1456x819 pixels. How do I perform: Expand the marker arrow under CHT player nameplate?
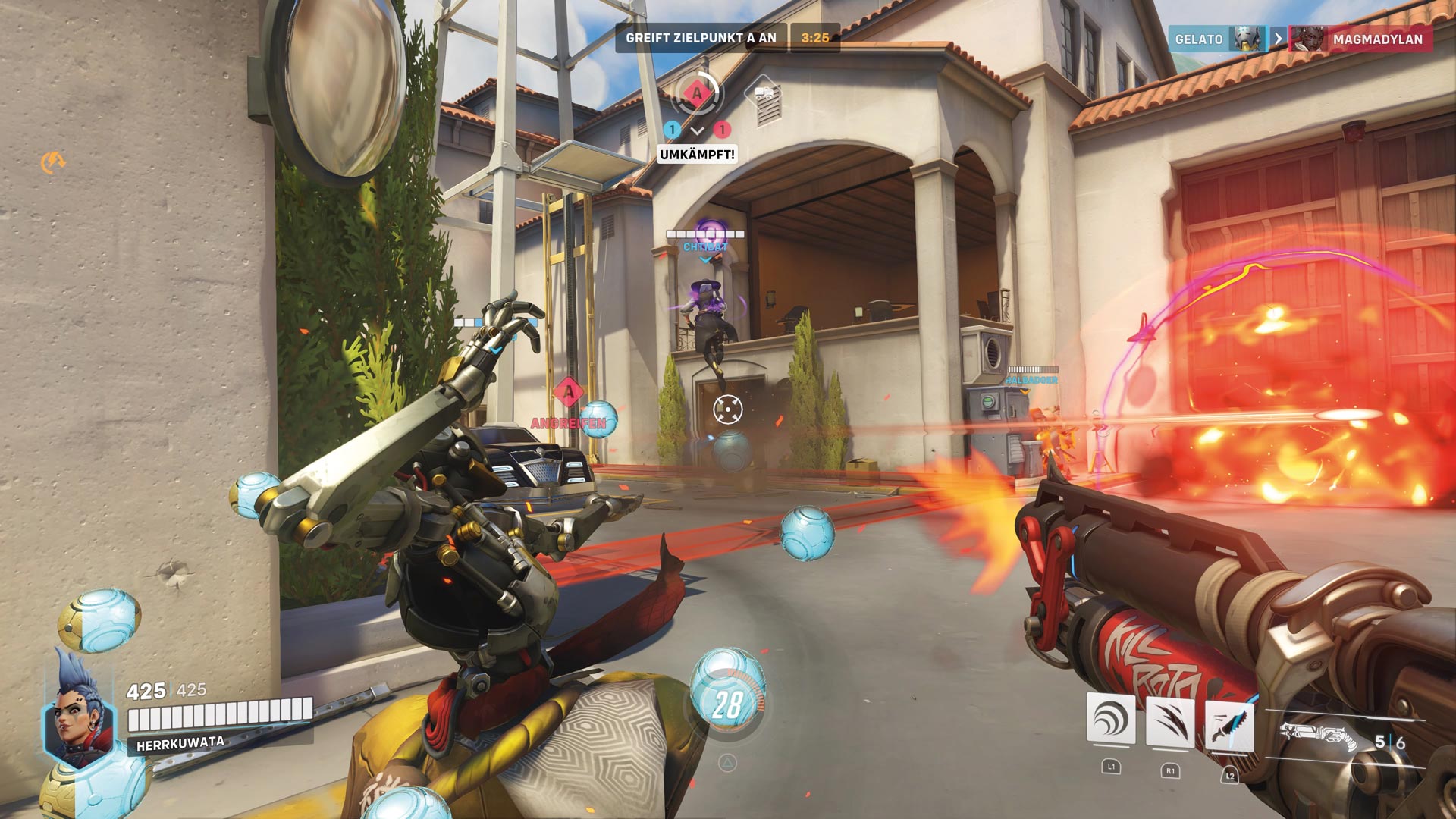click(x=705, y=258)
